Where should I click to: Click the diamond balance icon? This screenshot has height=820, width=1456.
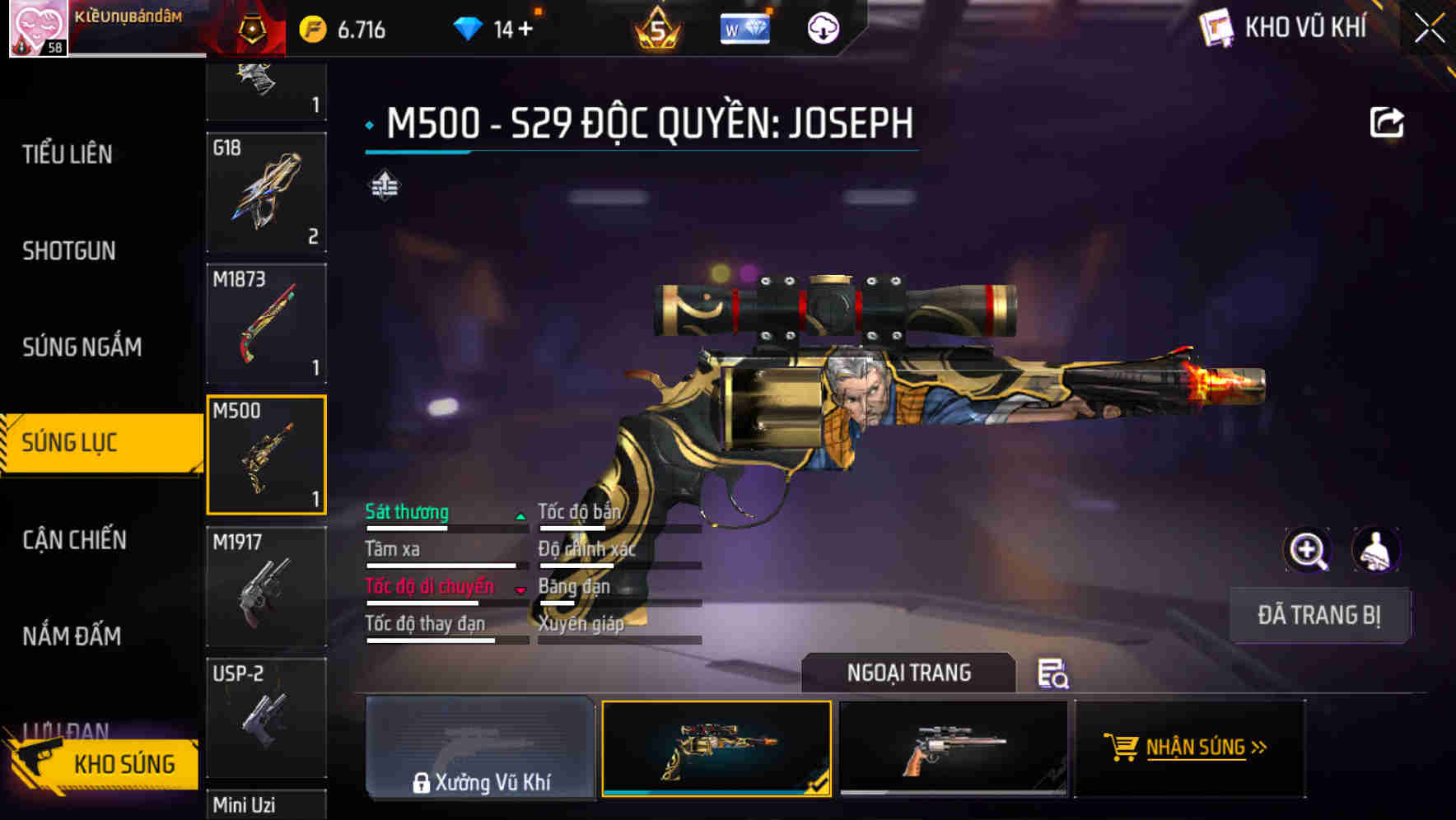pos(469,27)
